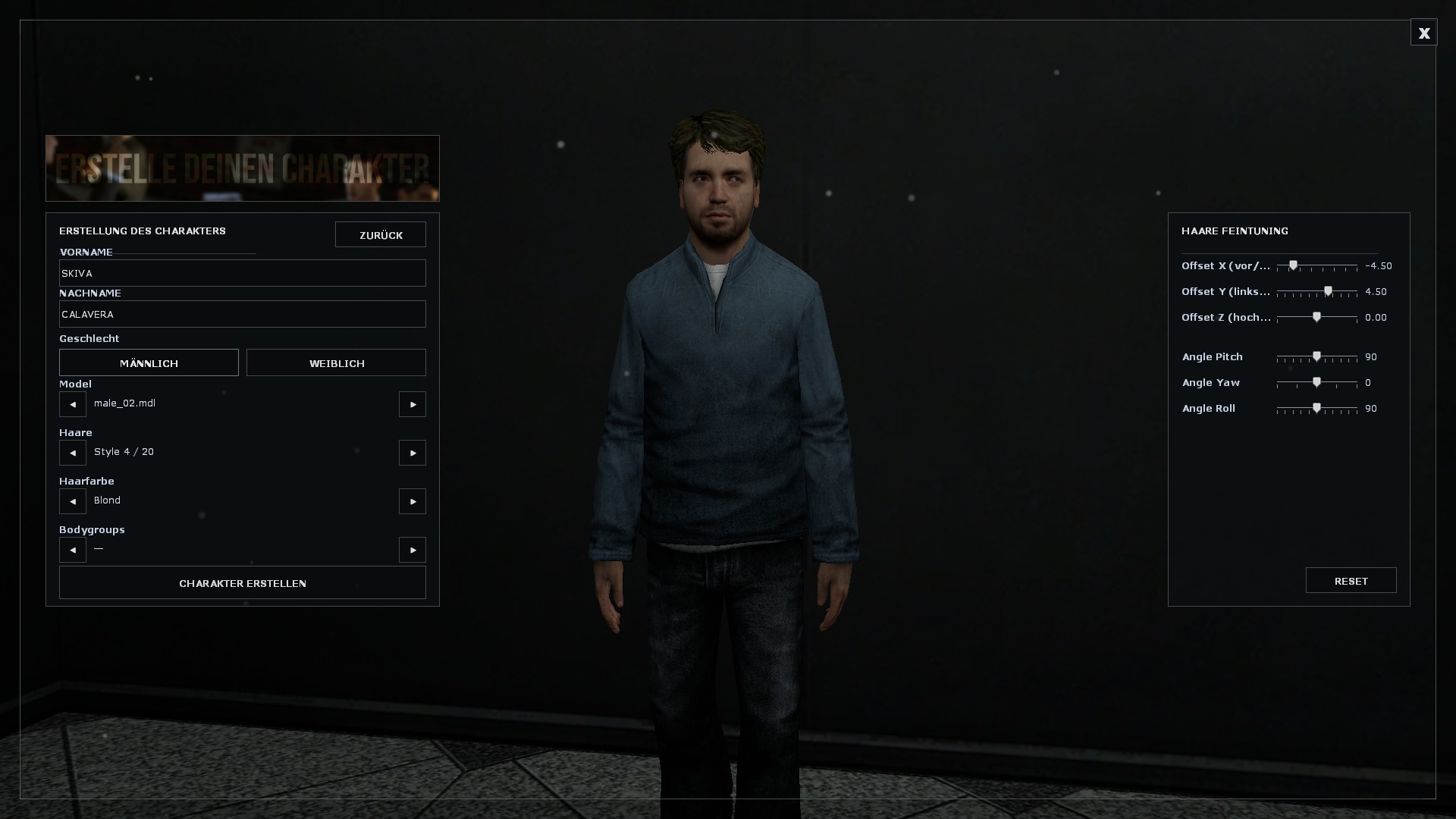The width and height of the screenshot is (1456, 819).
Task: Click the ZURÜCK button
Action: coord(381,234)
